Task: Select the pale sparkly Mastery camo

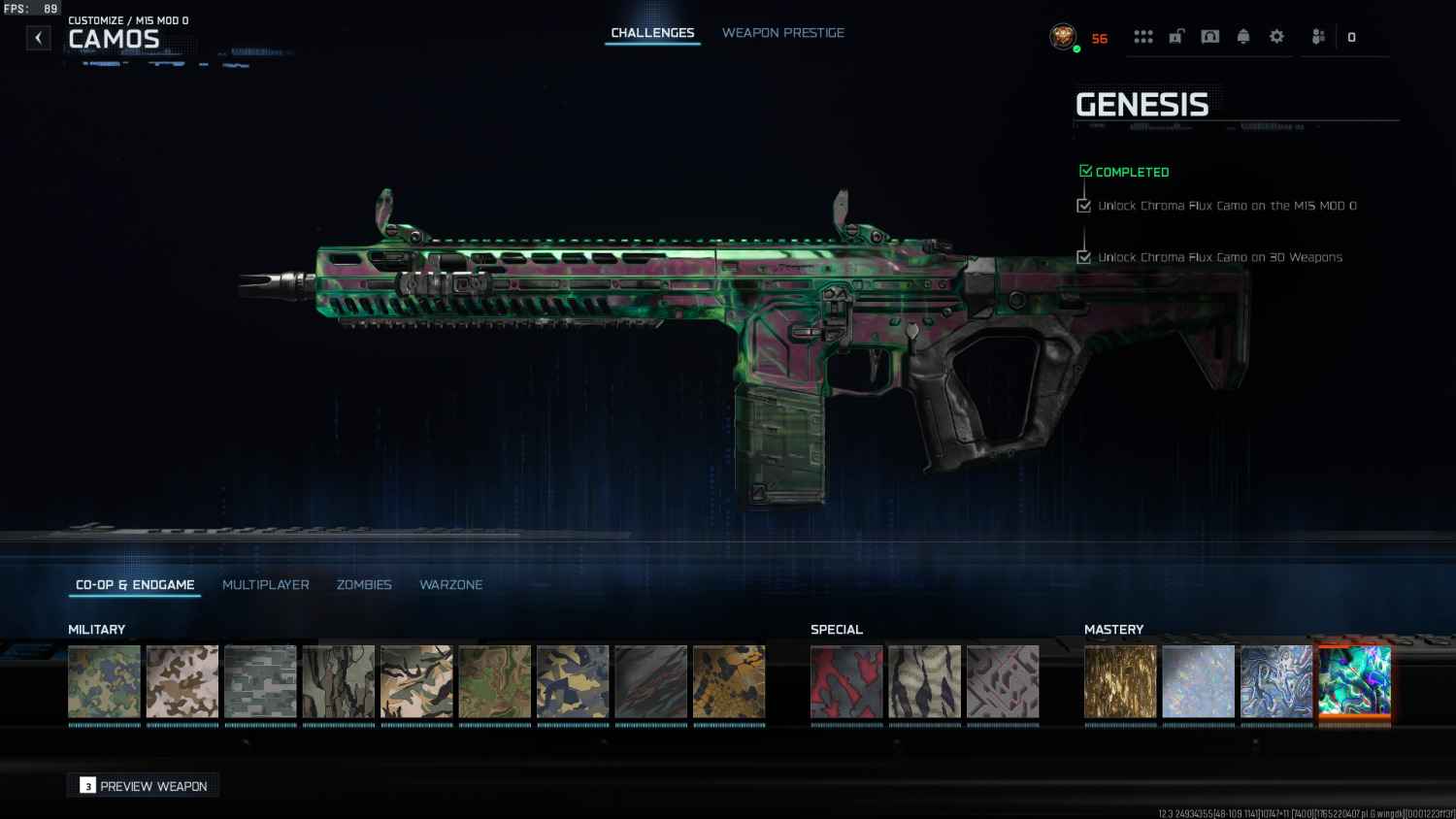Action: coord(1198,681)
